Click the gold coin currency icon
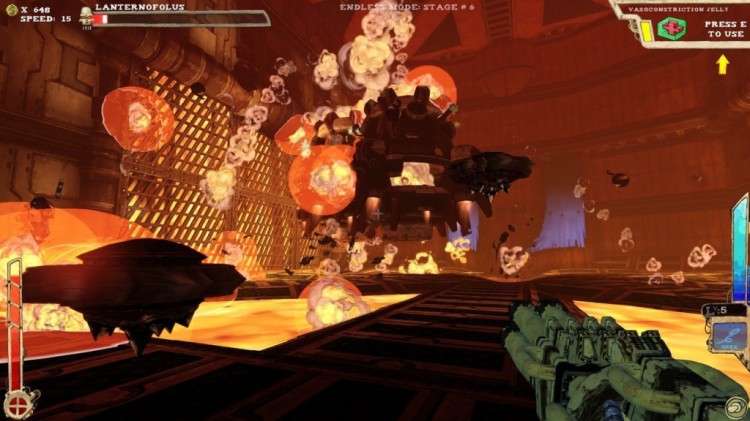Viewport: 750px width, 421px height. pyautogui.click(x=11, y=7)
